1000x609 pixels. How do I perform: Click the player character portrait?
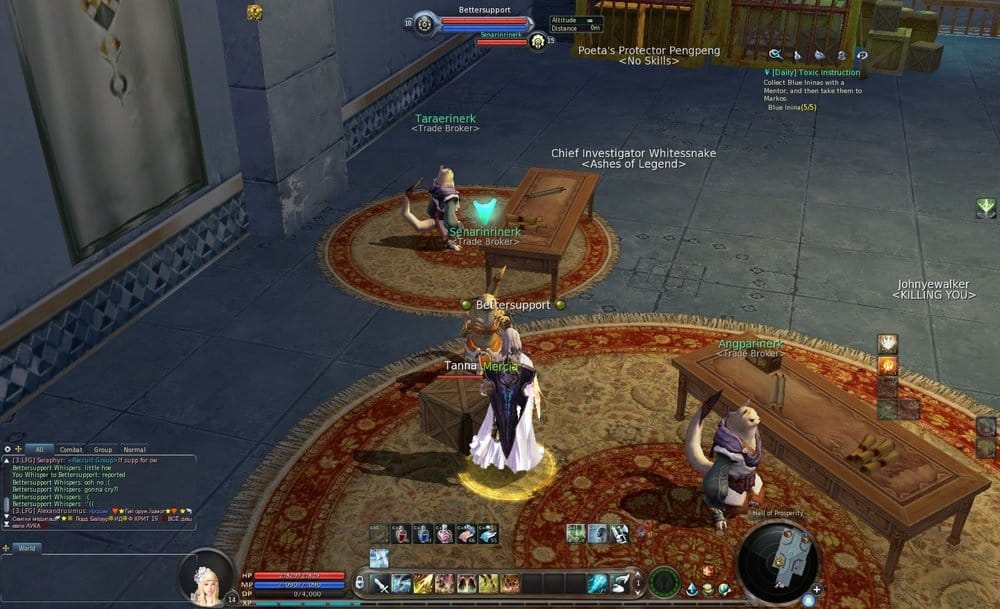[x=208, y=578]
